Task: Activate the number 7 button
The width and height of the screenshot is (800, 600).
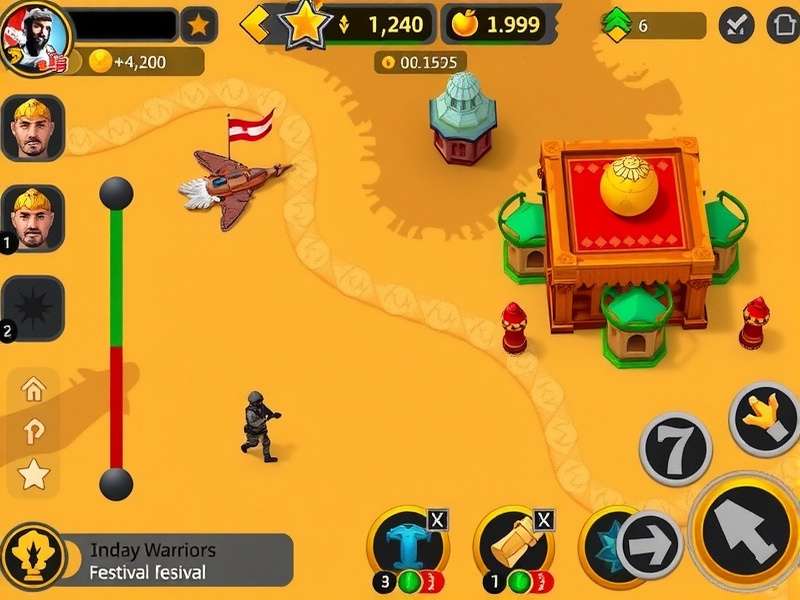Action: 675,449
